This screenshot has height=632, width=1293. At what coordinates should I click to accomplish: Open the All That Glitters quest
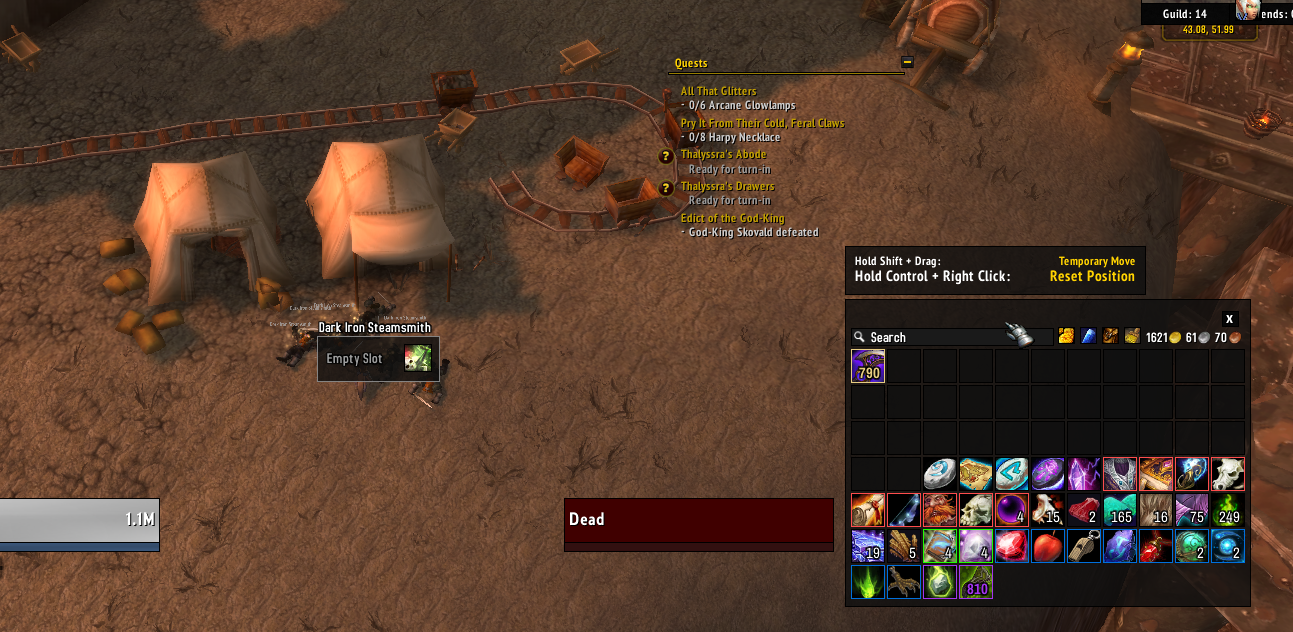point(718,91)
